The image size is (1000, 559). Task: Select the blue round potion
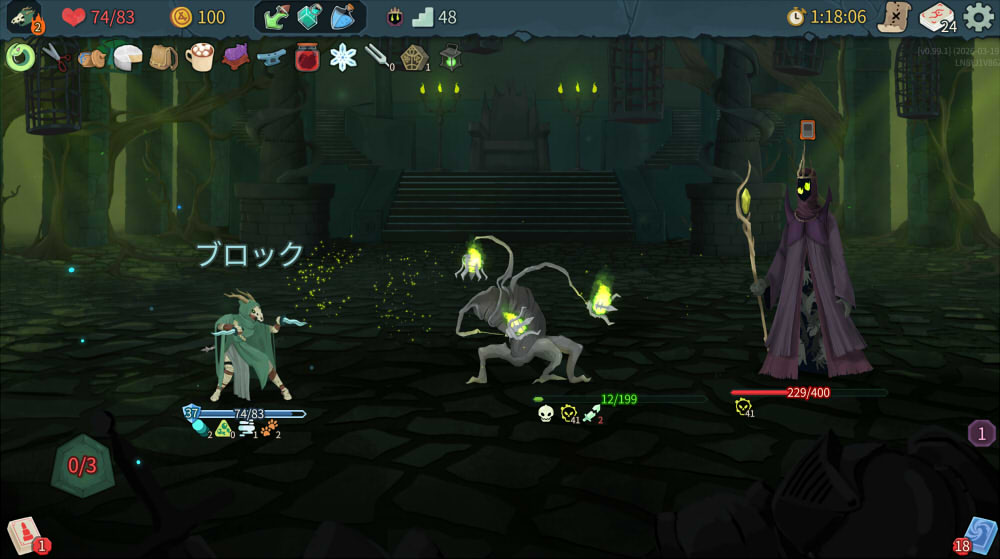pos(343,17)
